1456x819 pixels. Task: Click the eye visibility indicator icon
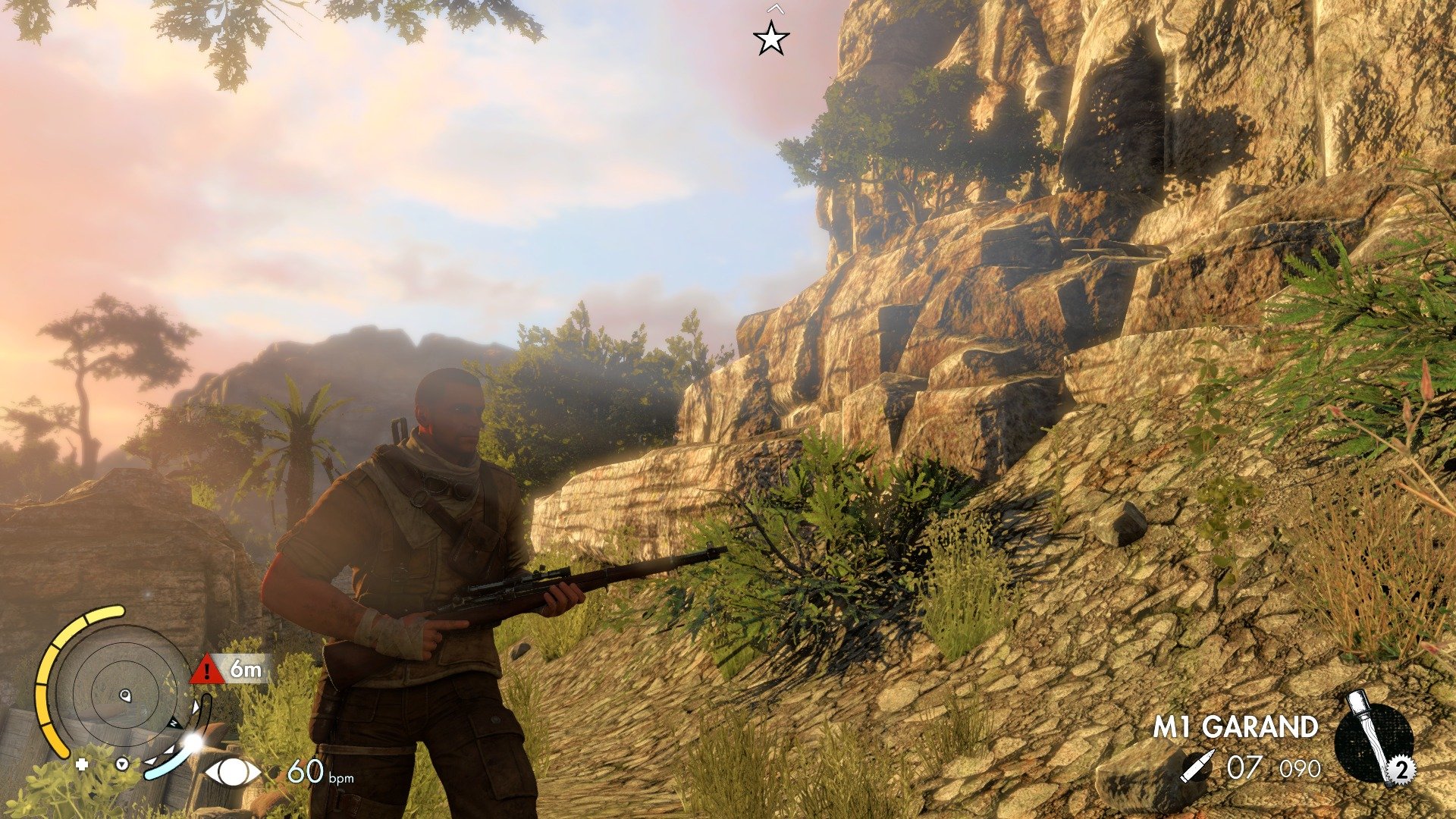click(233, 773)
